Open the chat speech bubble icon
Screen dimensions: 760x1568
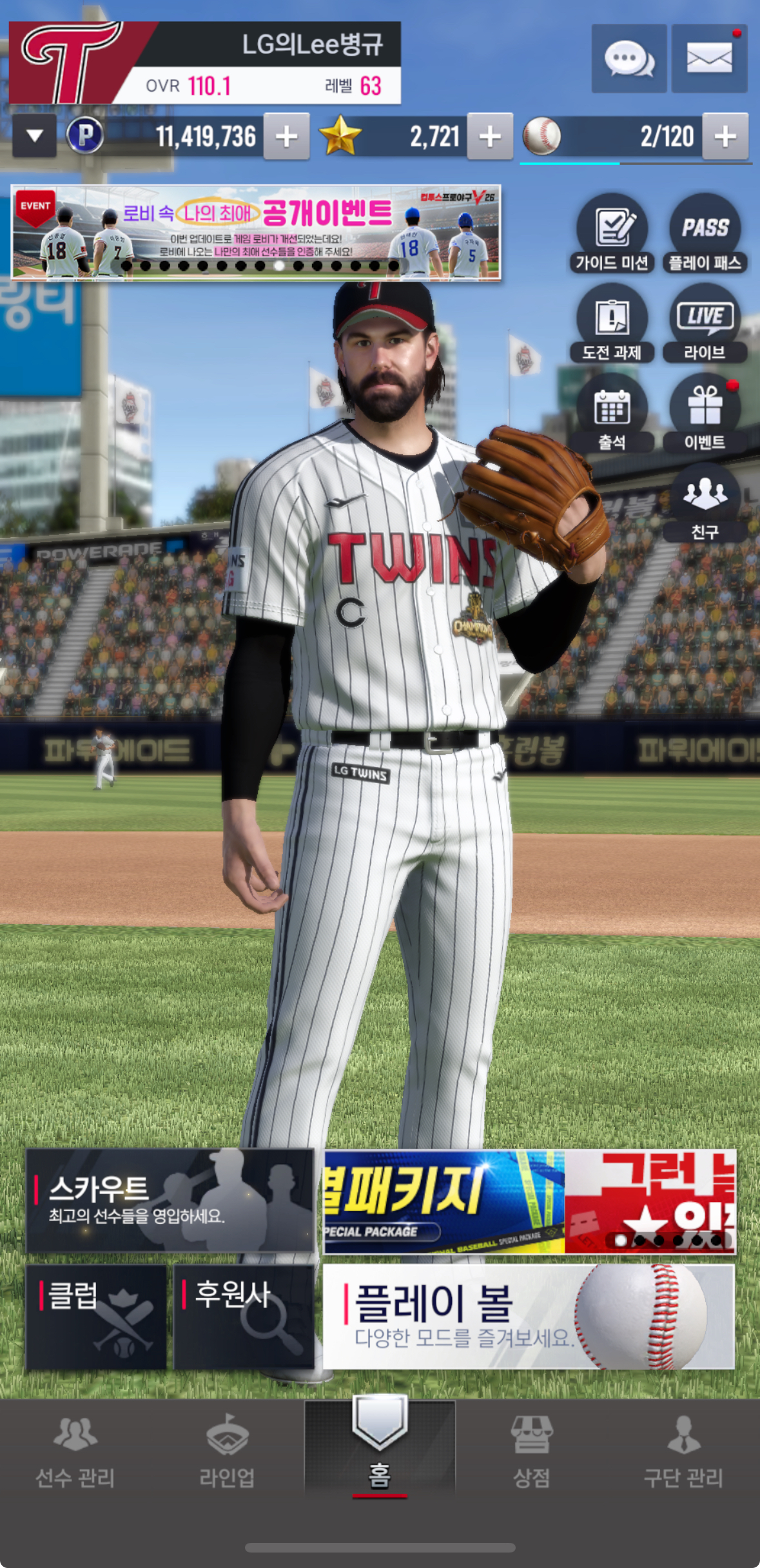click(x=628, y=59)
